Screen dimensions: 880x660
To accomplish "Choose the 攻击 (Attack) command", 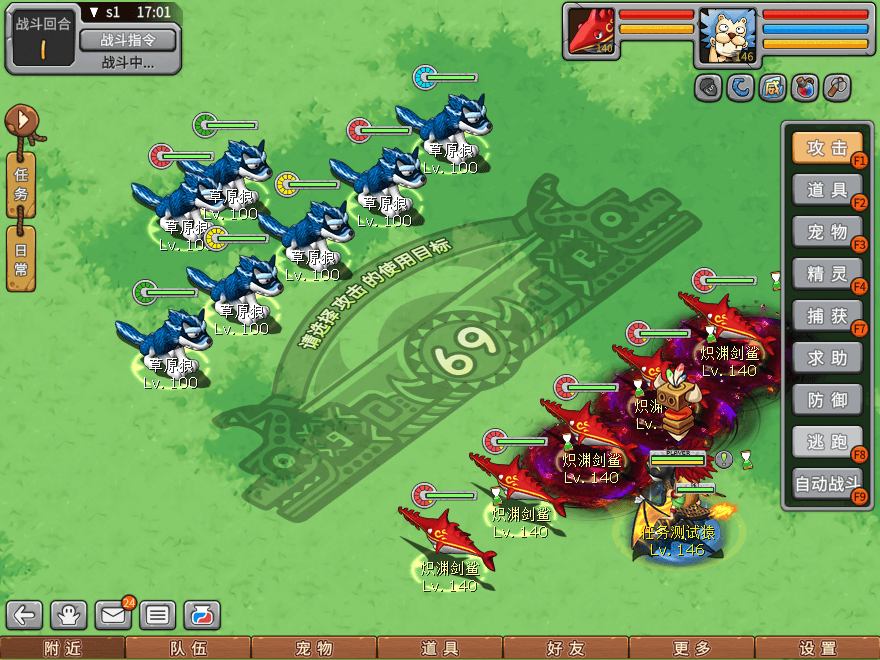I will coord(826,148).
